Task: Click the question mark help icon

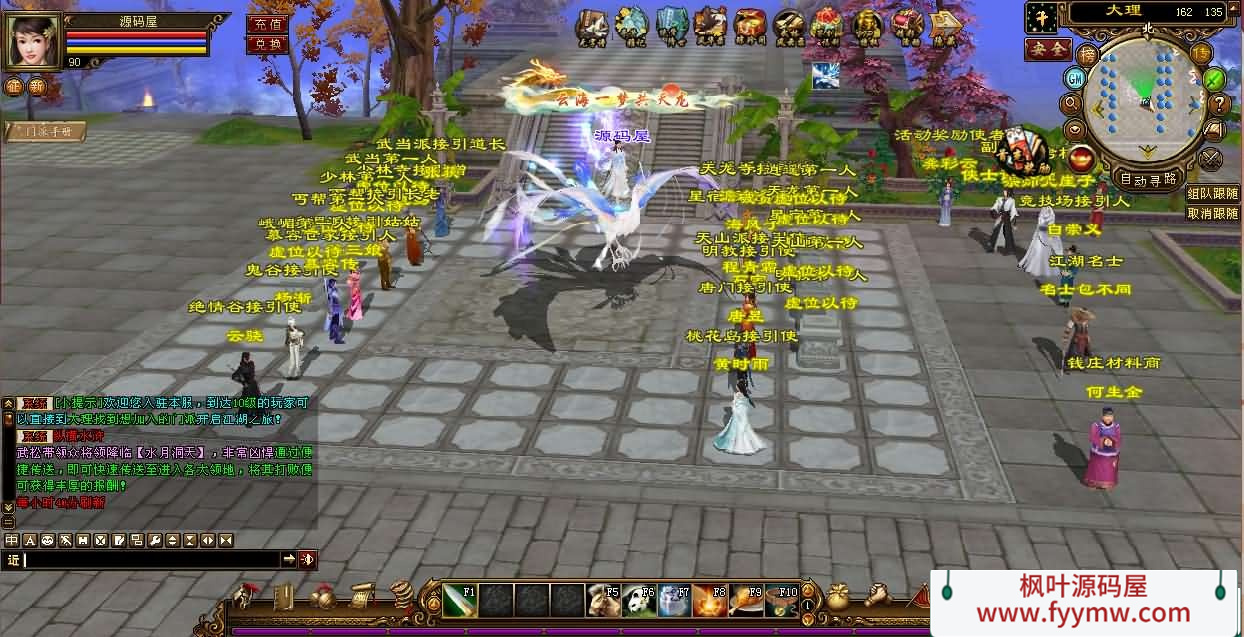Action: pyautogui.click(x=1219, y=103)
